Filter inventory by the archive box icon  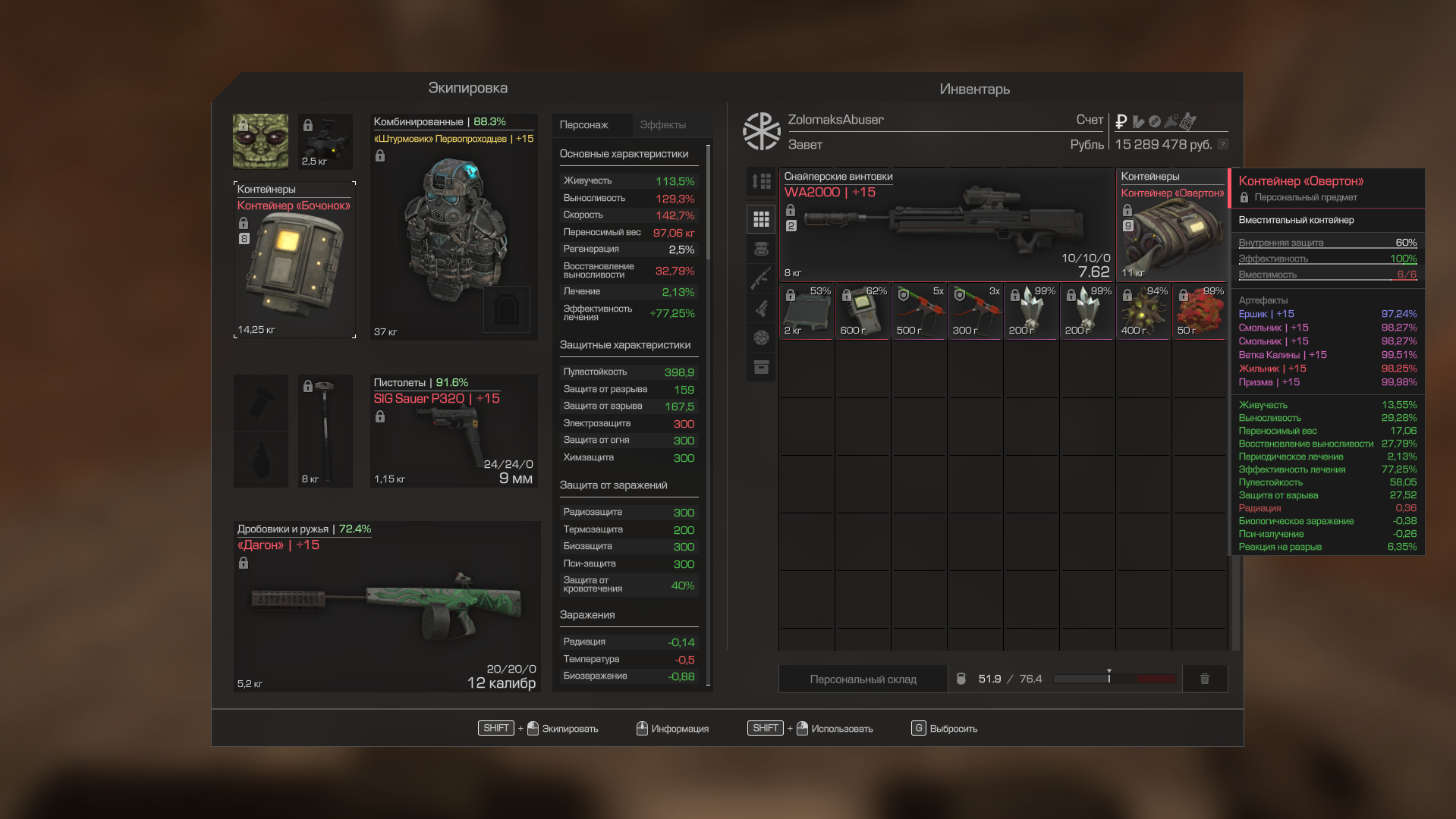pos(761,368)
